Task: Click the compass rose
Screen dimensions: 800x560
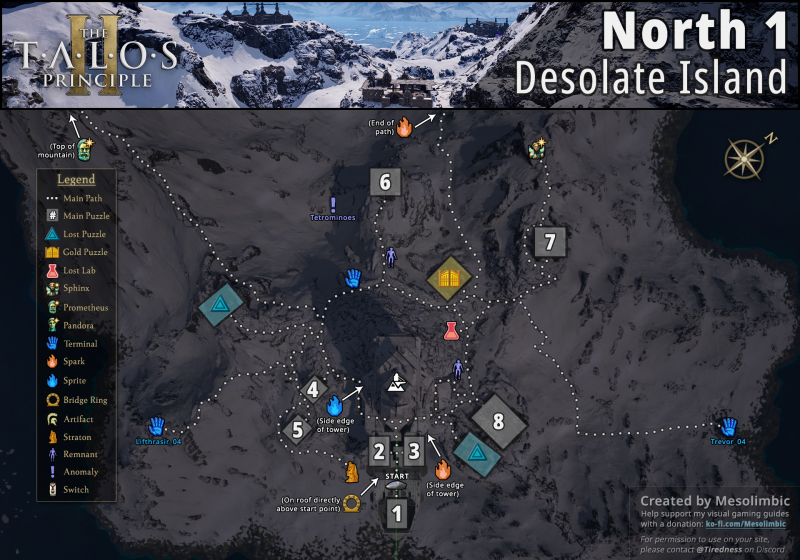Action: pos(745,157)
